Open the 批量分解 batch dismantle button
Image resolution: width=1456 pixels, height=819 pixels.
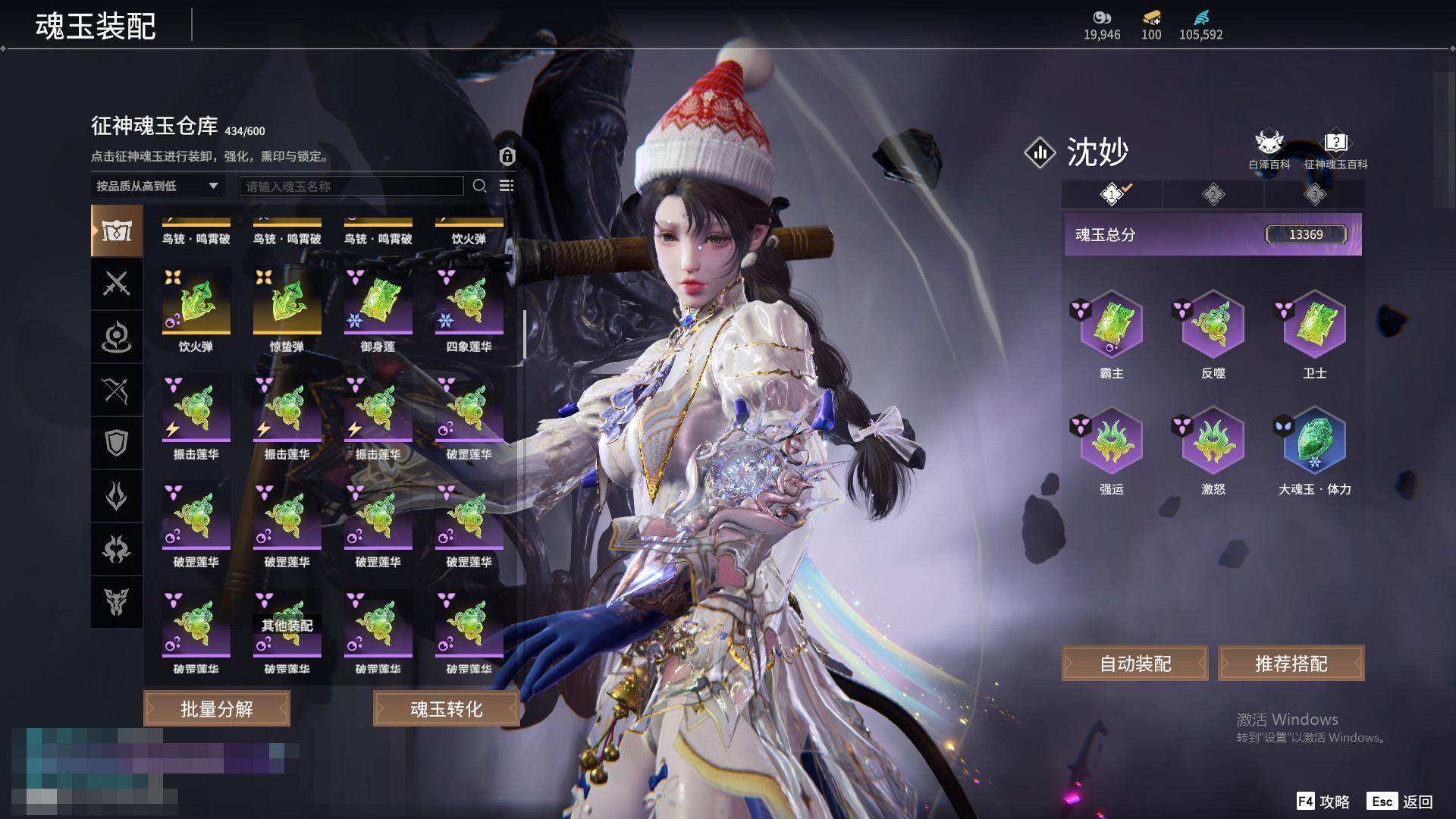click(x=217, y=708)
